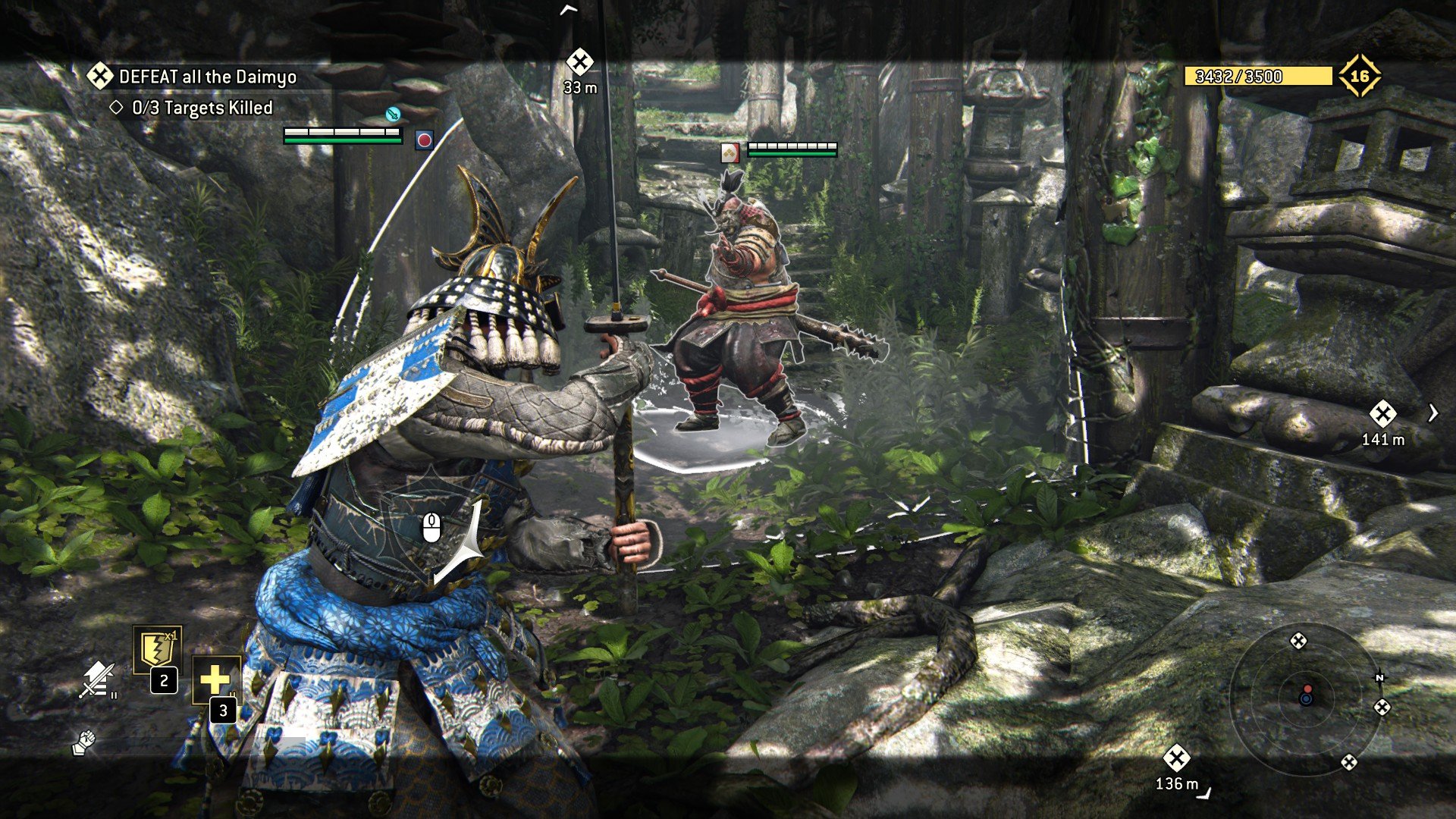
Task: Select the 136 m objective marker
Action: [1176, 758]
